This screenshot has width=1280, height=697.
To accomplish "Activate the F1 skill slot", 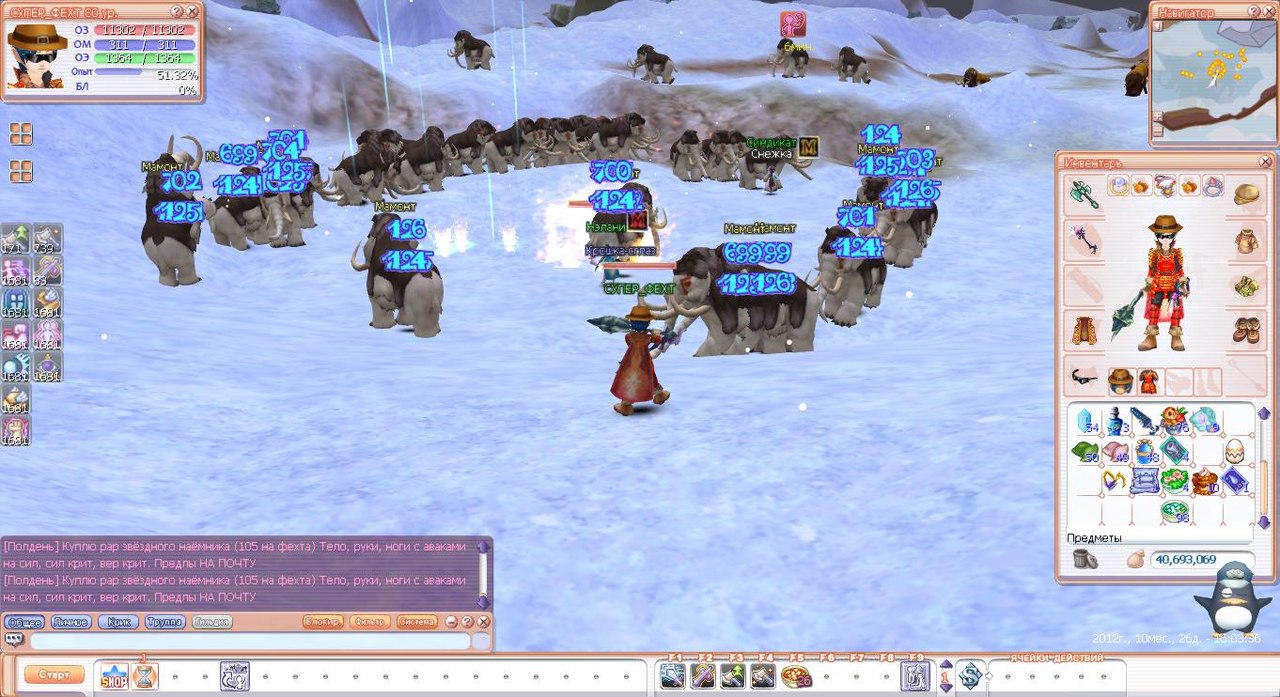I will 673,676.
